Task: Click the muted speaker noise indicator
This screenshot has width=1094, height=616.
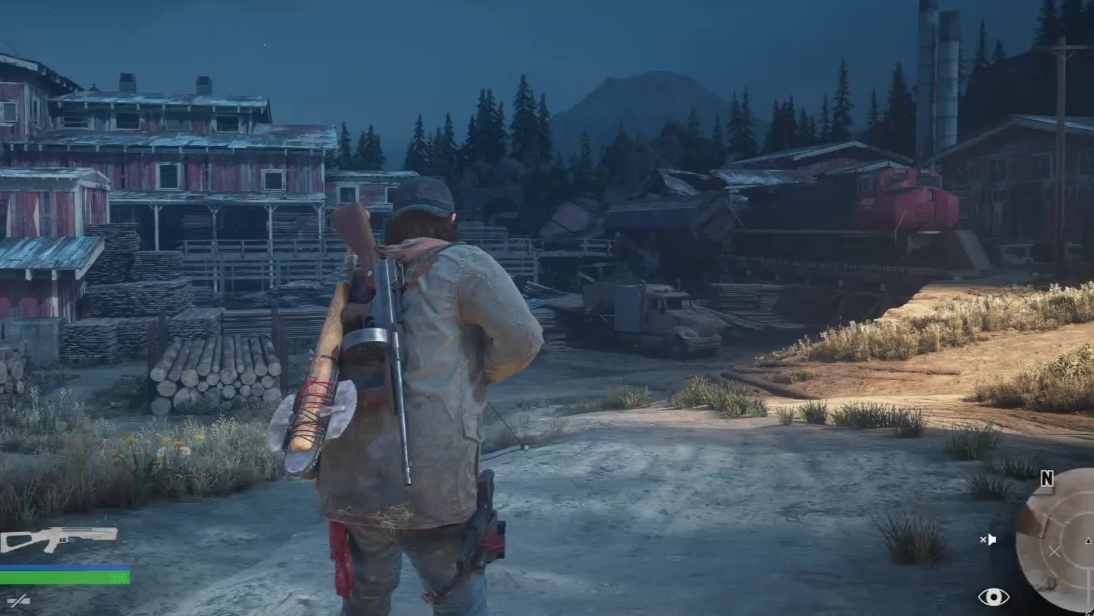Action: pyautogui.click(x=988, y=540)
